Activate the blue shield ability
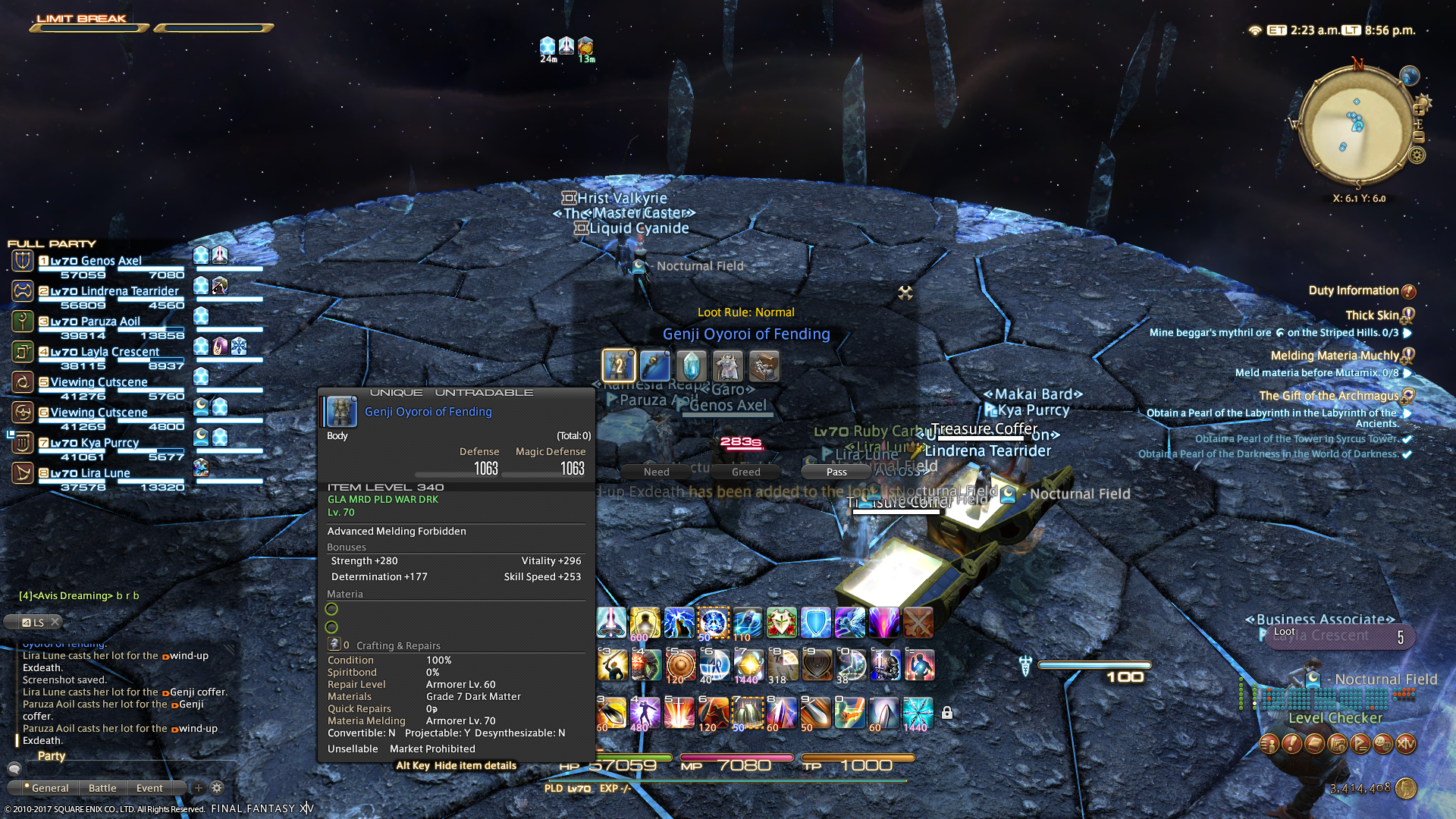 click(x=815, y=623)
